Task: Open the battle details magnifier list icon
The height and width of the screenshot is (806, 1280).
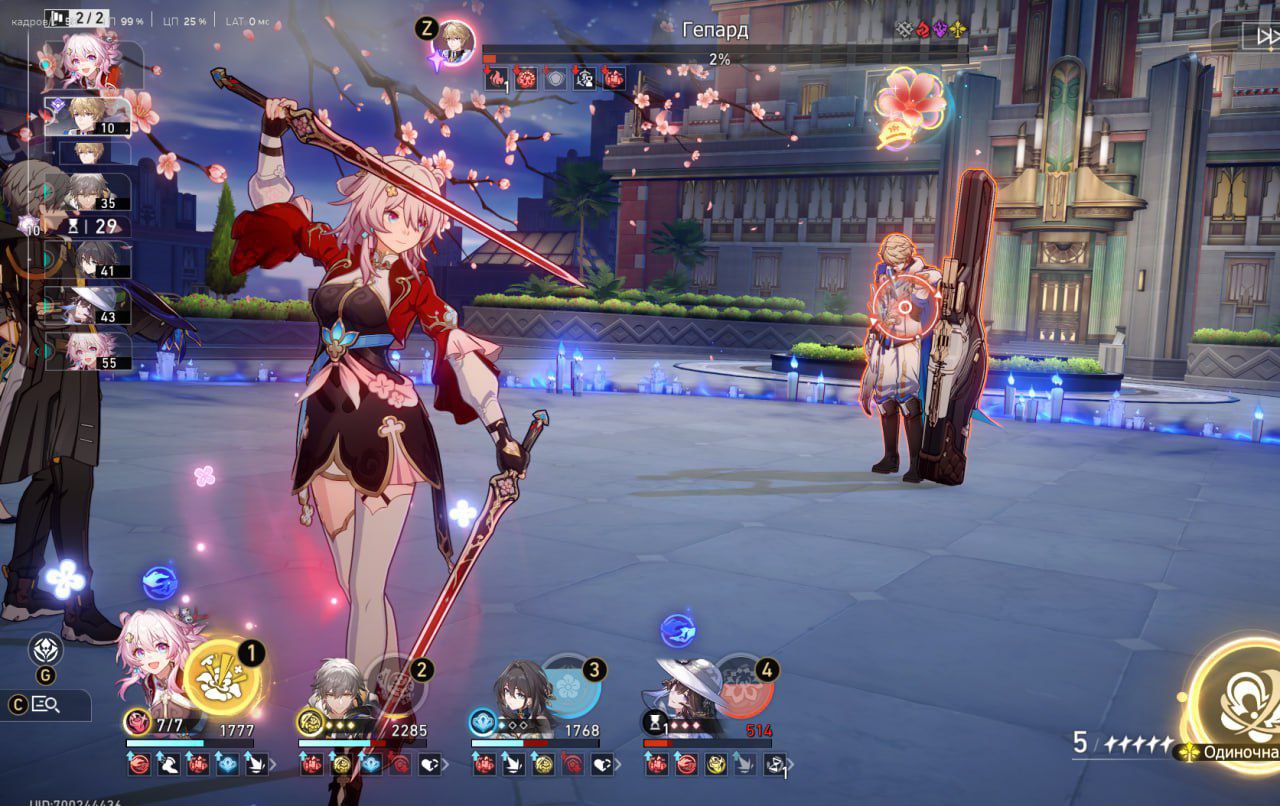Action: click(46, 705)
